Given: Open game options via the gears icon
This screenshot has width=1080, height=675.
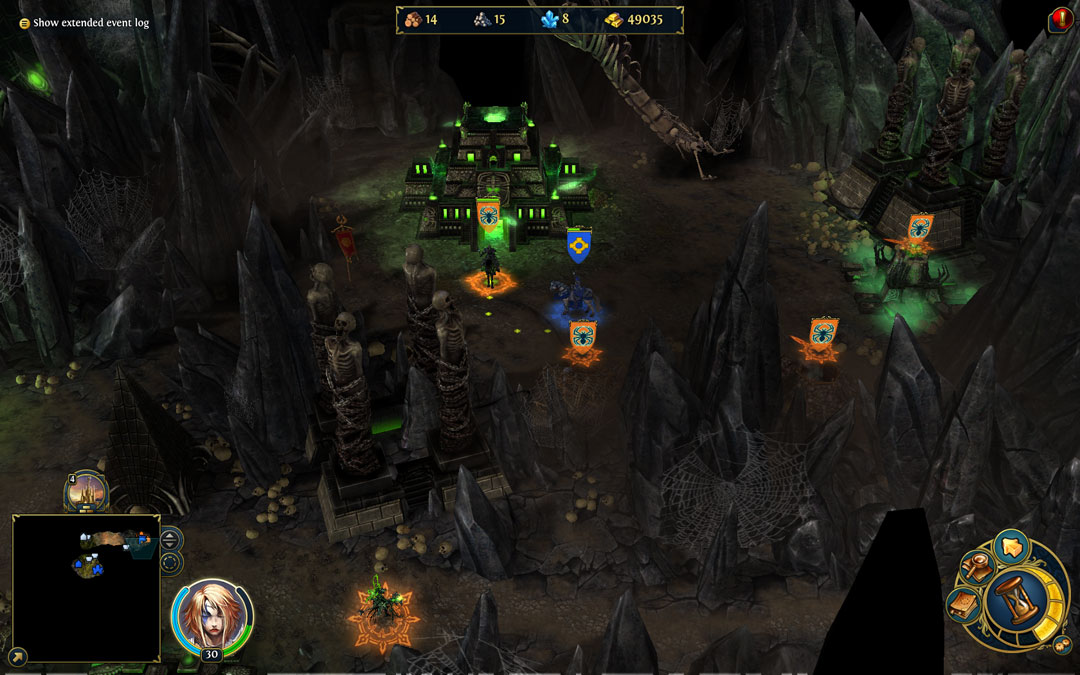Looking at the screenshot, I should pyautogui.click(x=1062, y=645).
